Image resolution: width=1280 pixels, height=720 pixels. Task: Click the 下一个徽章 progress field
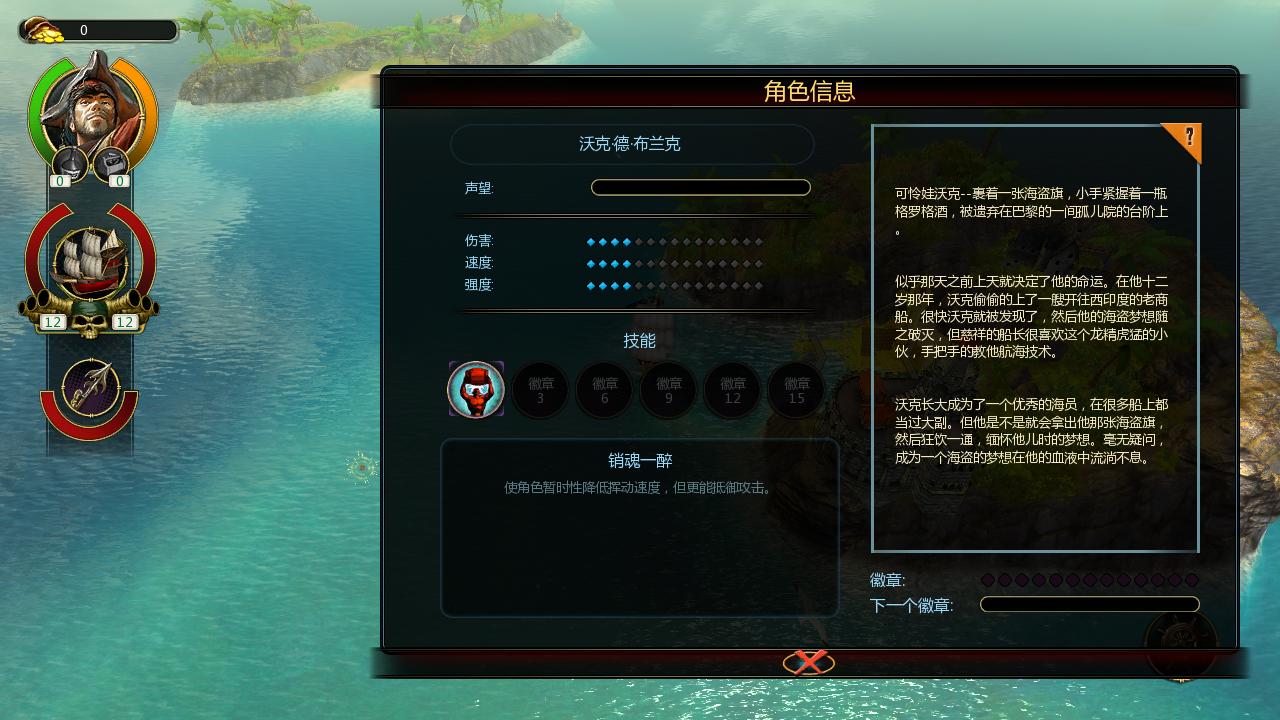coord(1089,604)
